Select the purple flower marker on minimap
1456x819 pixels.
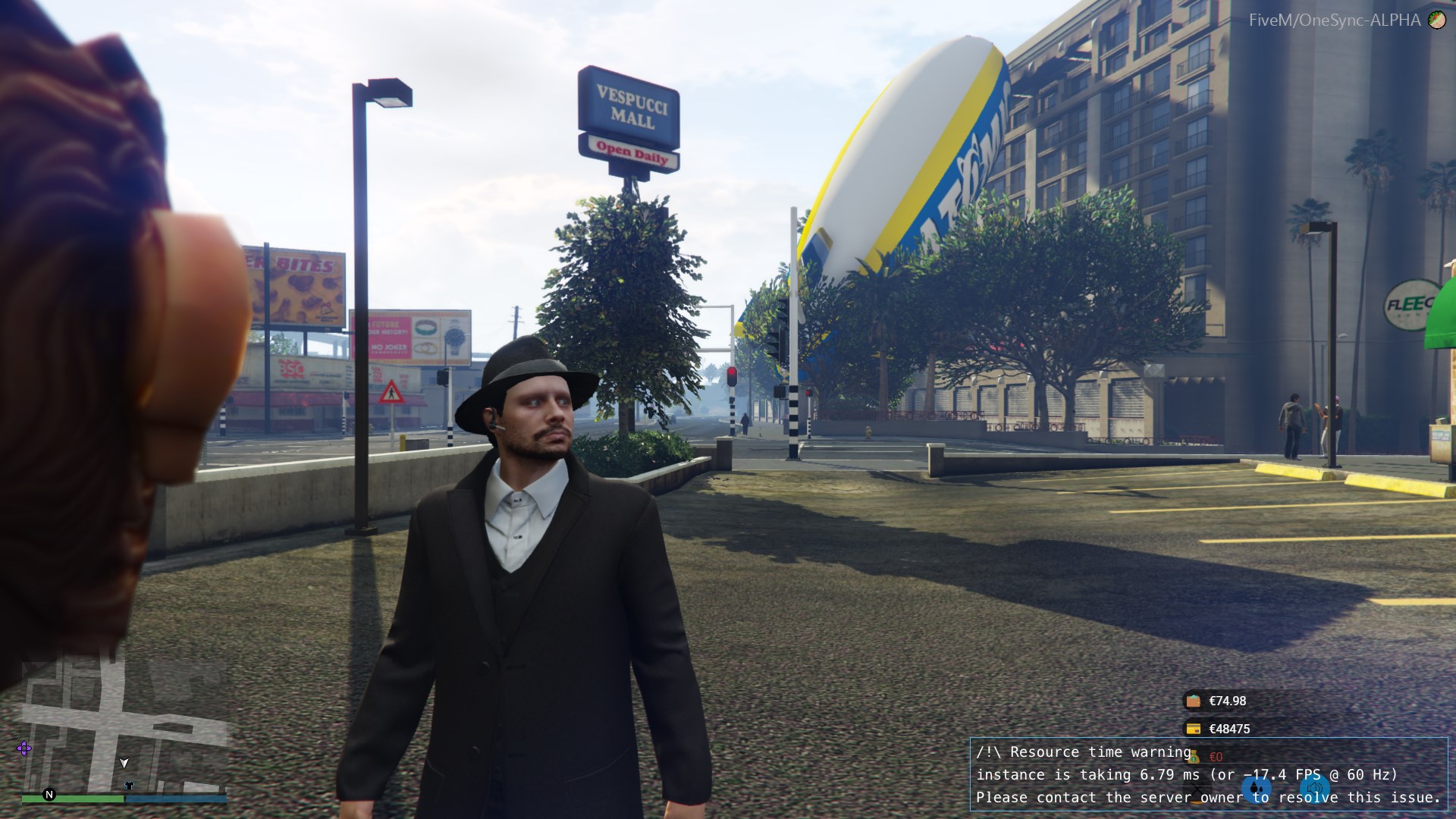24,749
